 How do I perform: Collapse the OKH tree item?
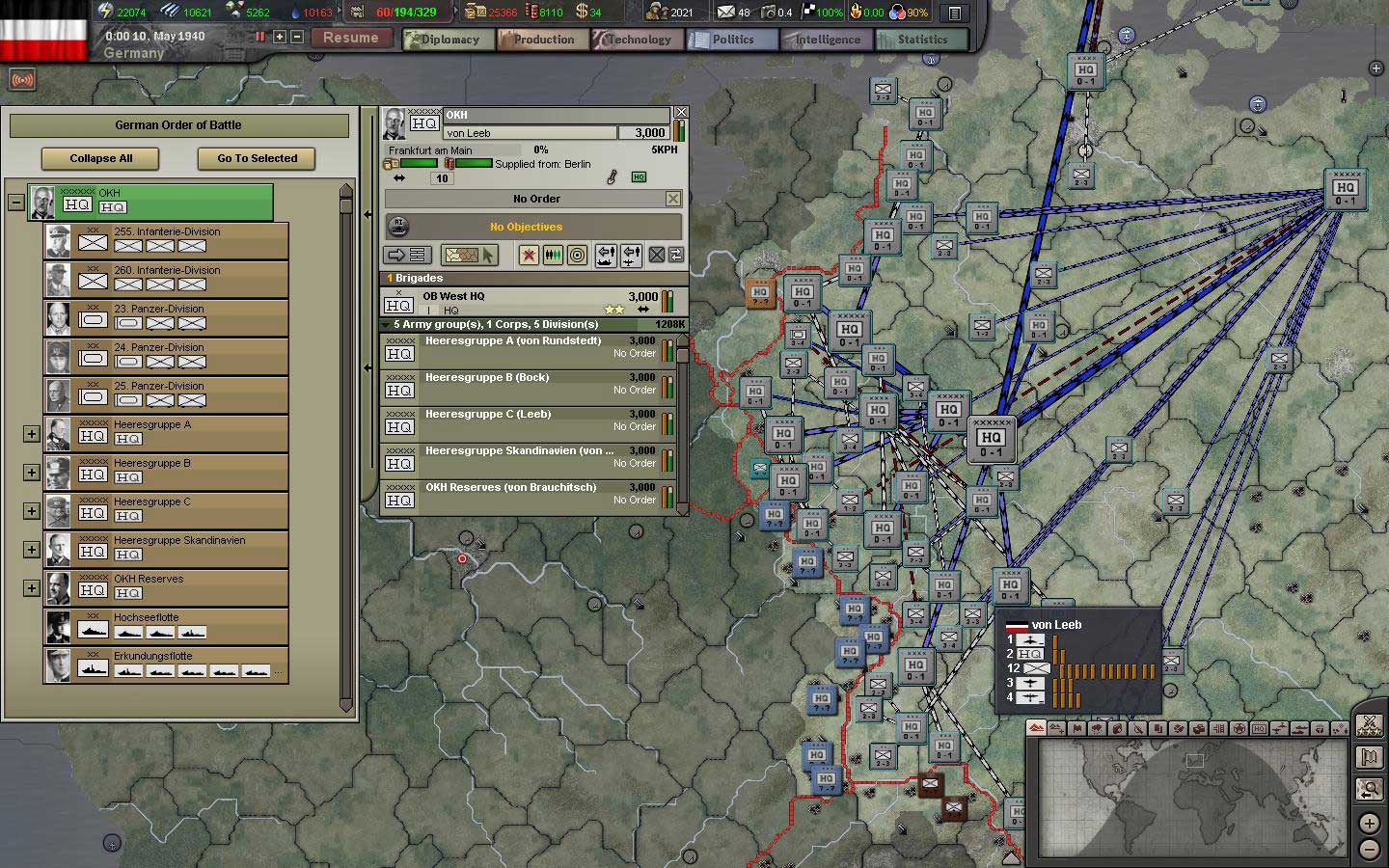click(14, 203)
